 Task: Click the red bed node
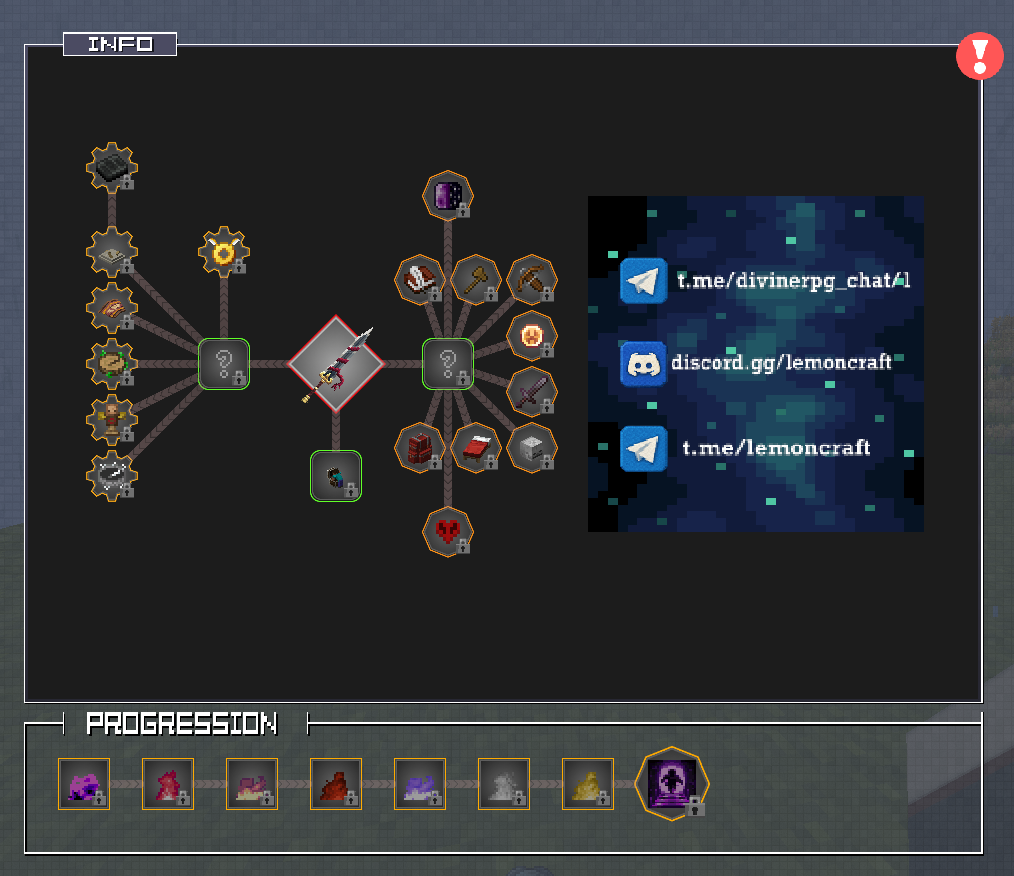(x=476, y=447)
